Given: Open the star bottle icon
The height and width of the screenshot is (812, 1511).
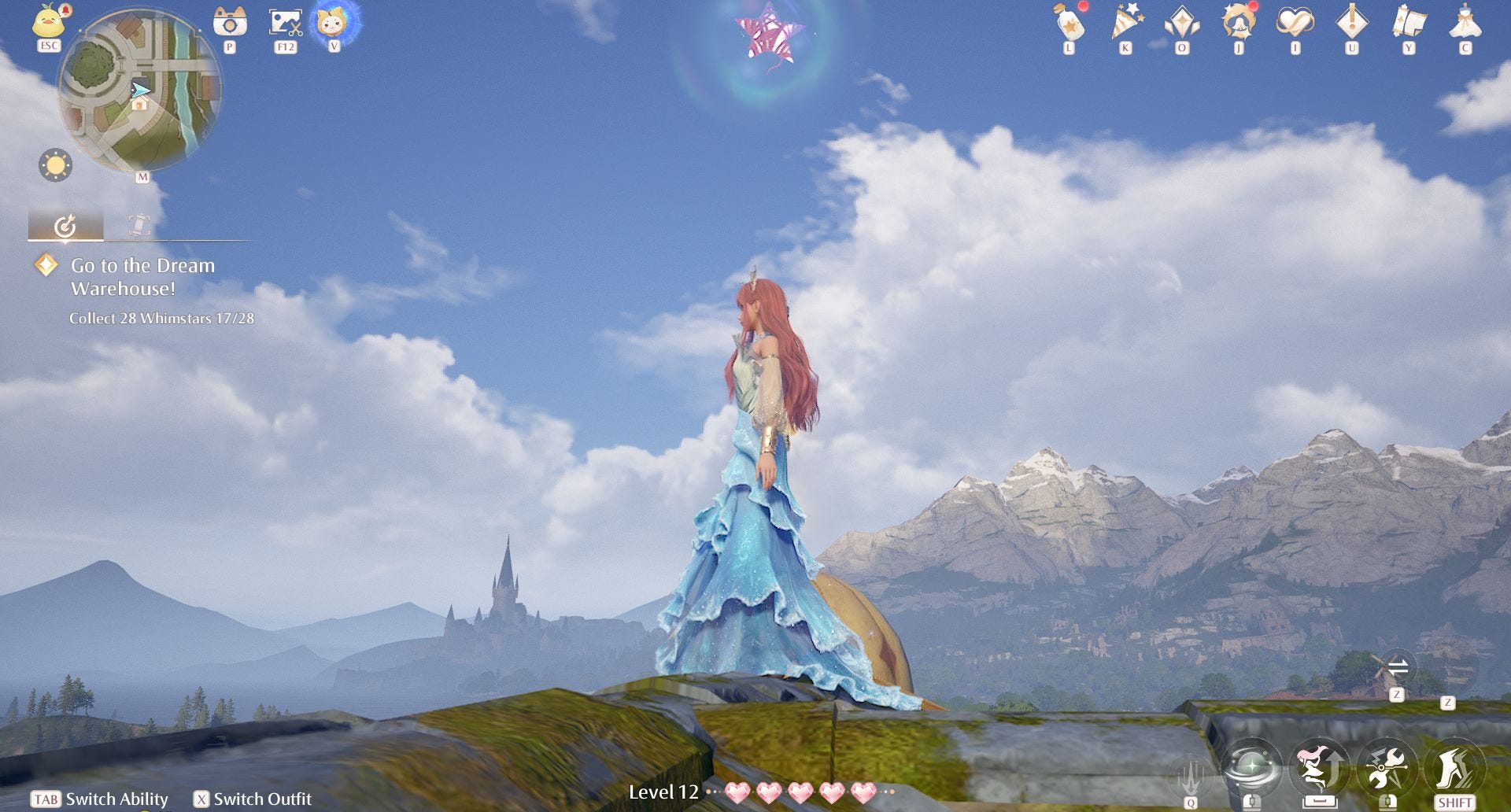Looking at the screenshot, I should tap(1070, 23).
